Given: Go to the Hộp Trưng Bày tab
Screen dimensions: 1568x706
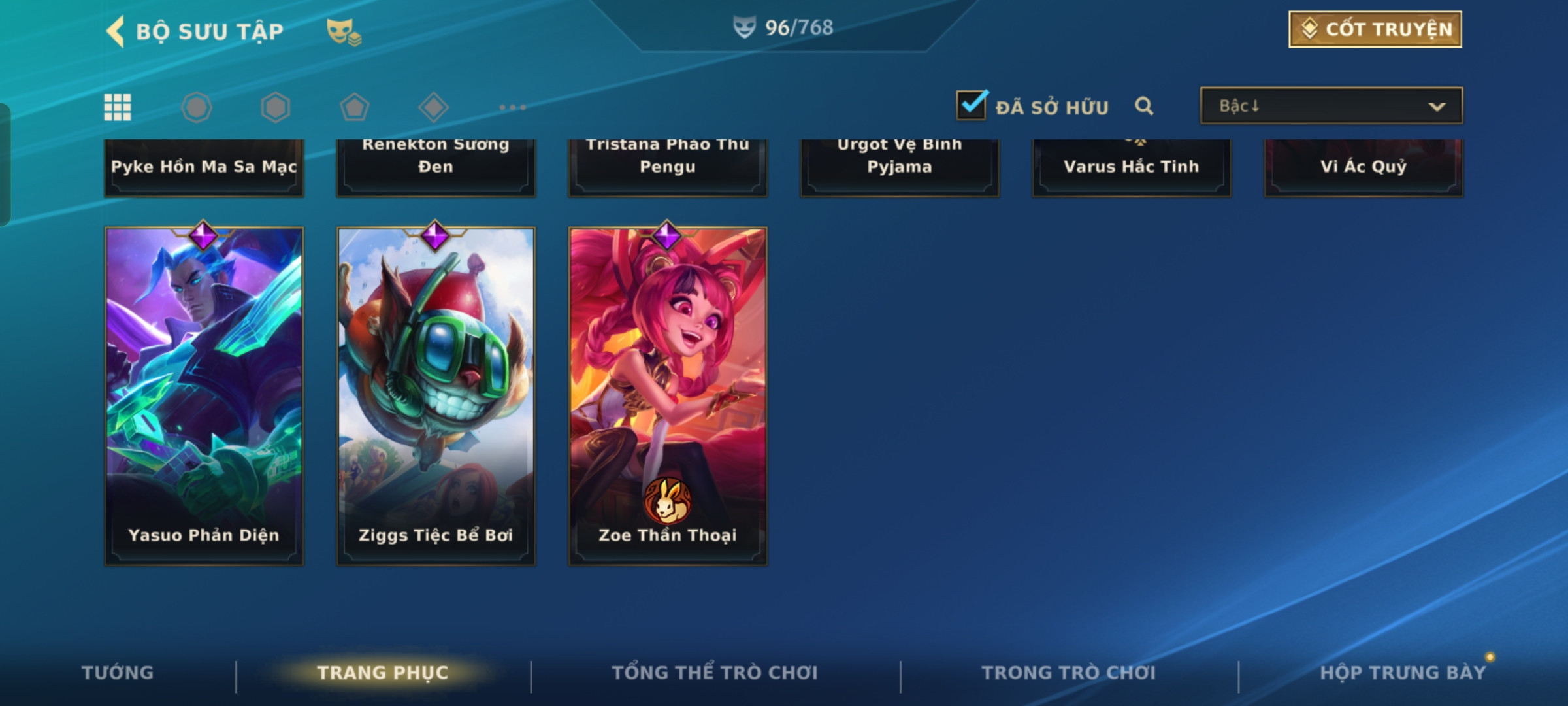Looking at the screenshot, I should 1403,673.
